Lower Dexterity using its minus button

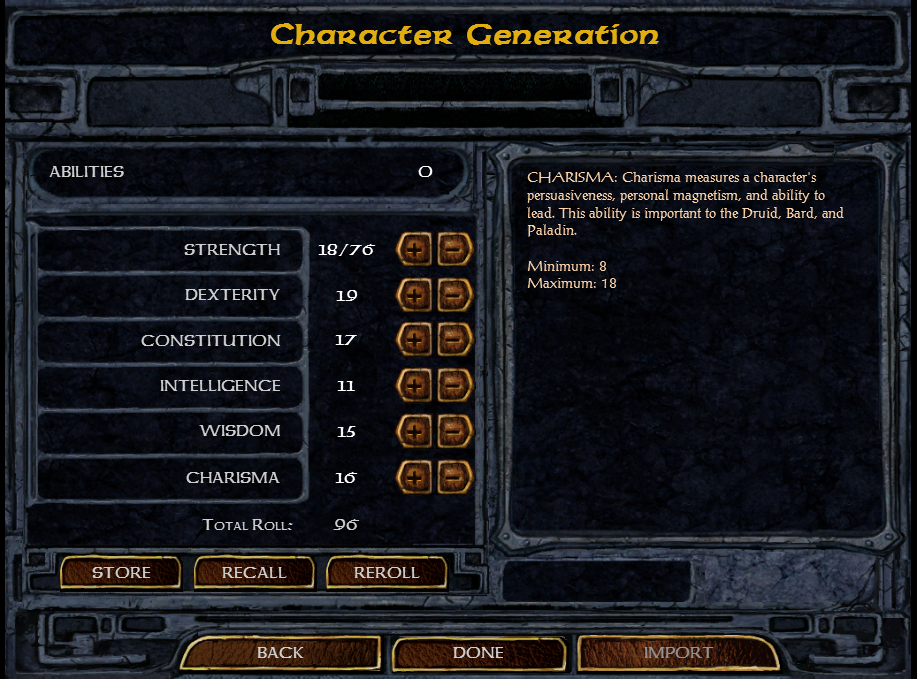click(454, 295)
